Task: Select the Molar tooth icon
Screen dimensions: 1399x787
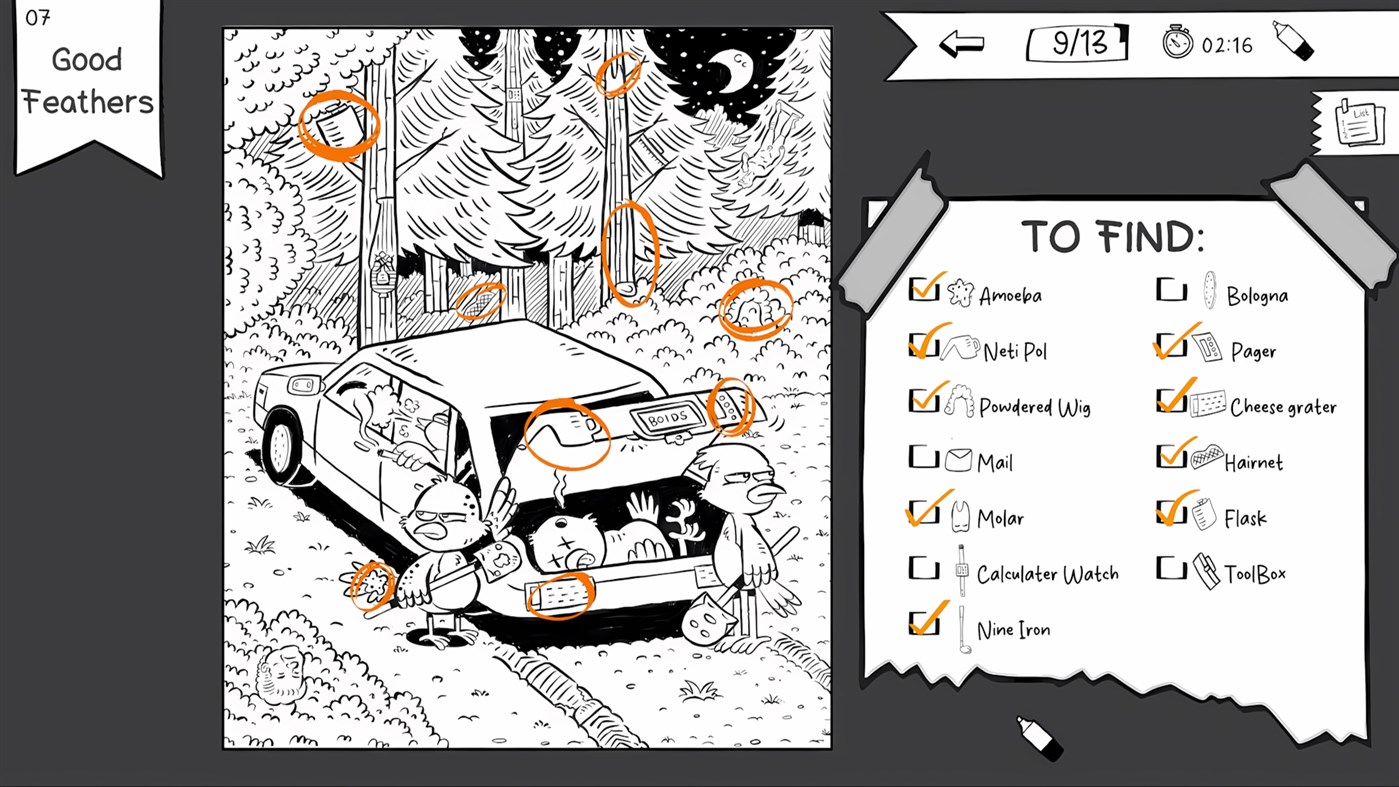Action: [x=959, y=517]
